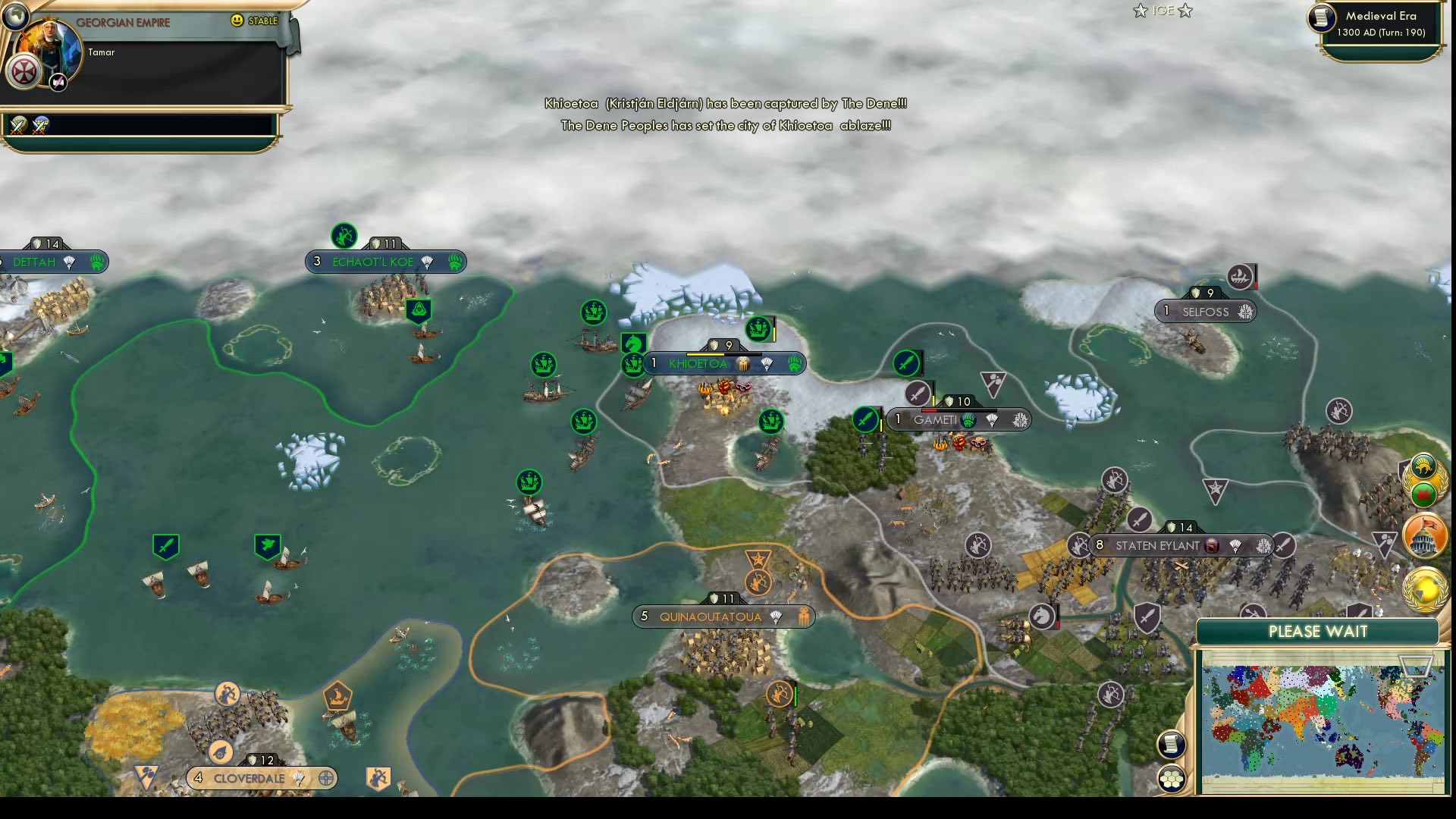The image size is (1456, 819).
Task: Open the diplomacy icon under the leader panel
Action: point(19,123)
